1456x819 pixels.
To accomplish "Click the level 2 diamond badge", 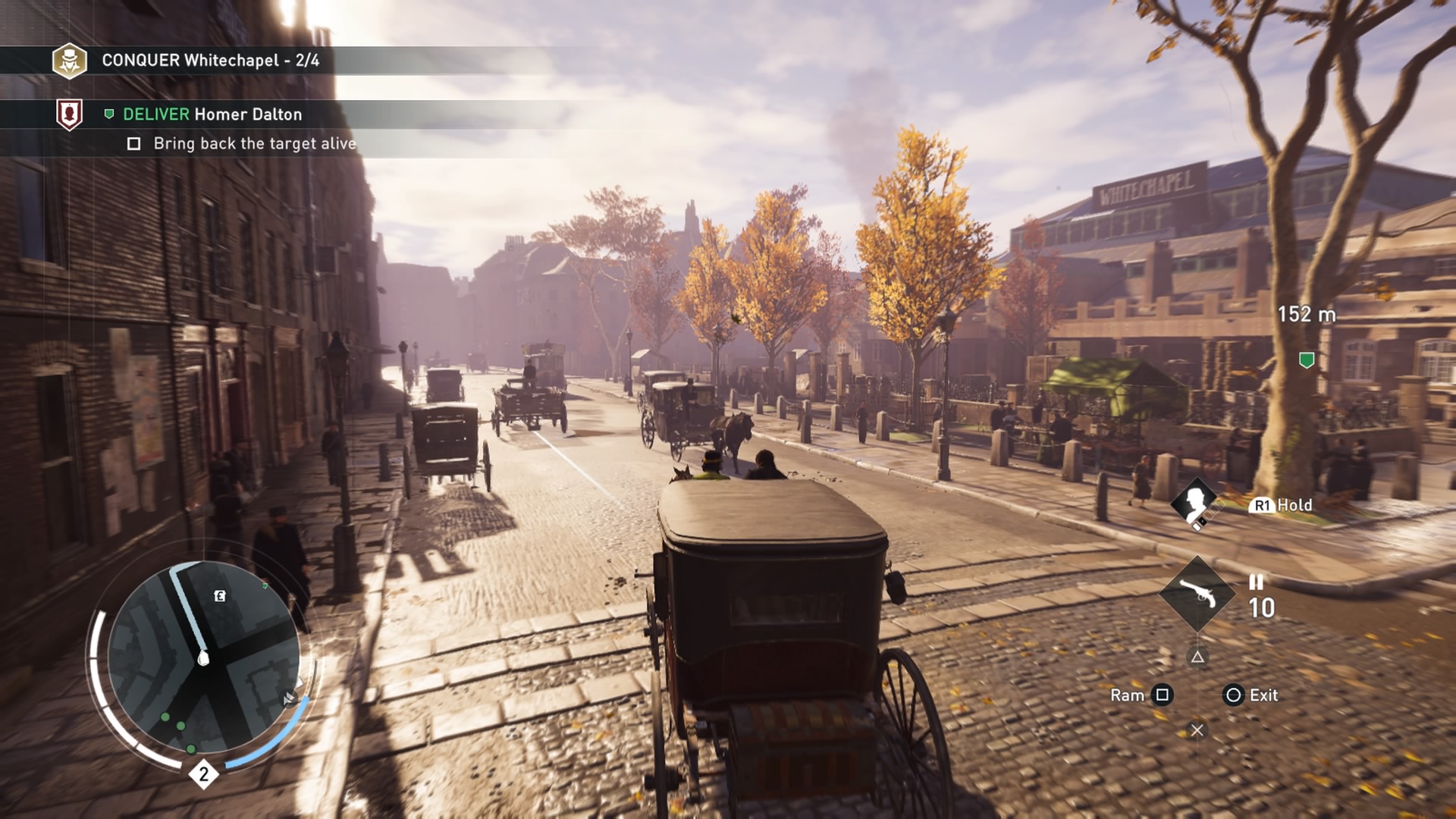I will tap(203, 774).
